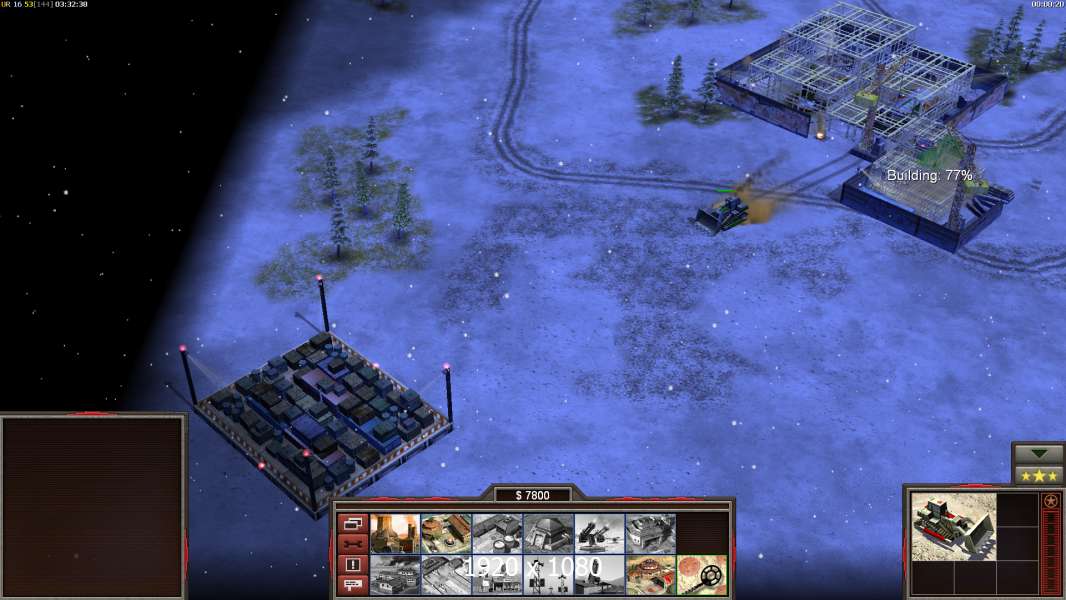The width and height of the screenshot is (1066, 600).
Task: Click the bulldozer unit portrait
Action: pyautogui.click(x=953, y=526)
